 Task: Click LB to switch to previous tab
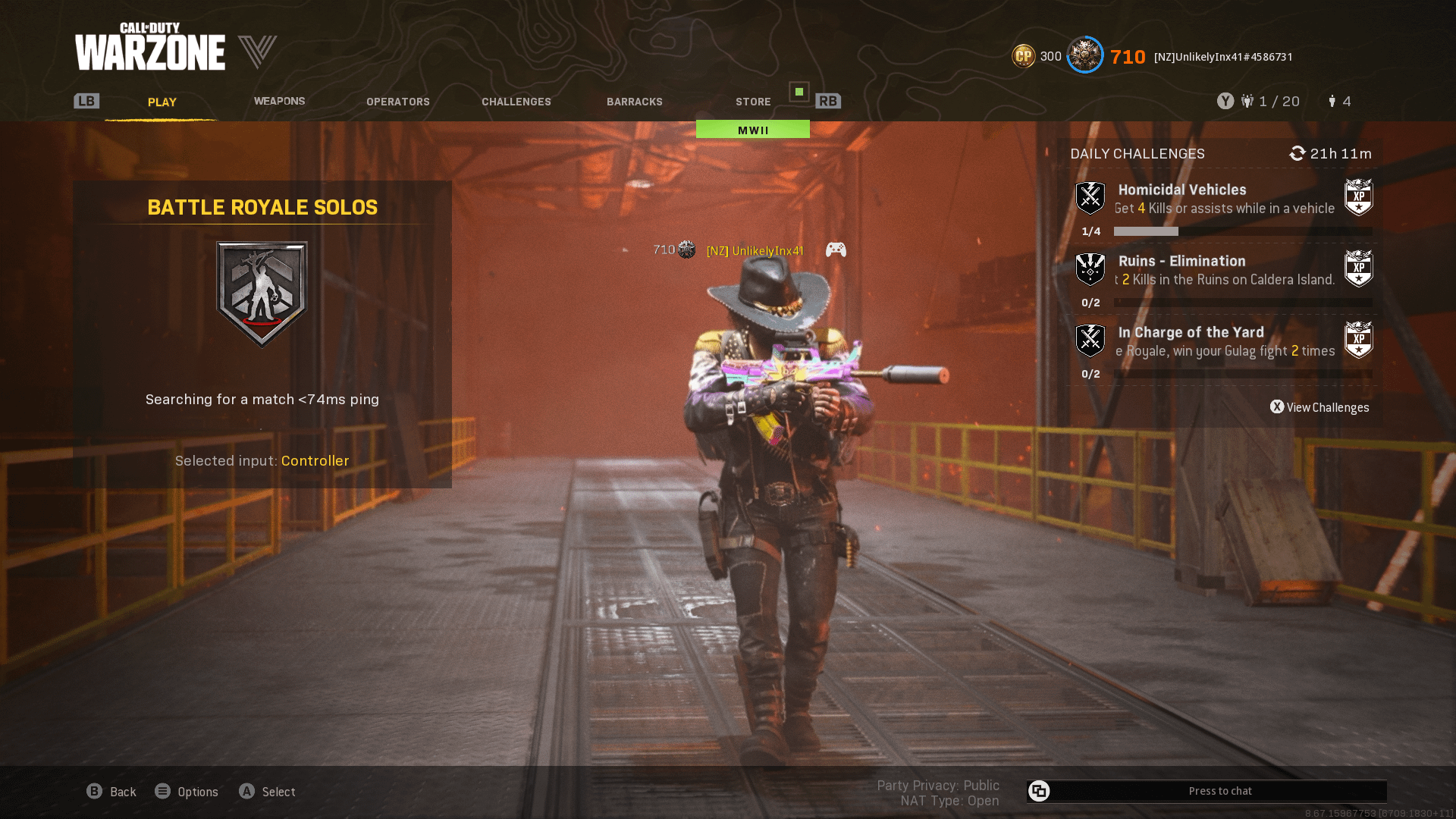coord(86,100)
